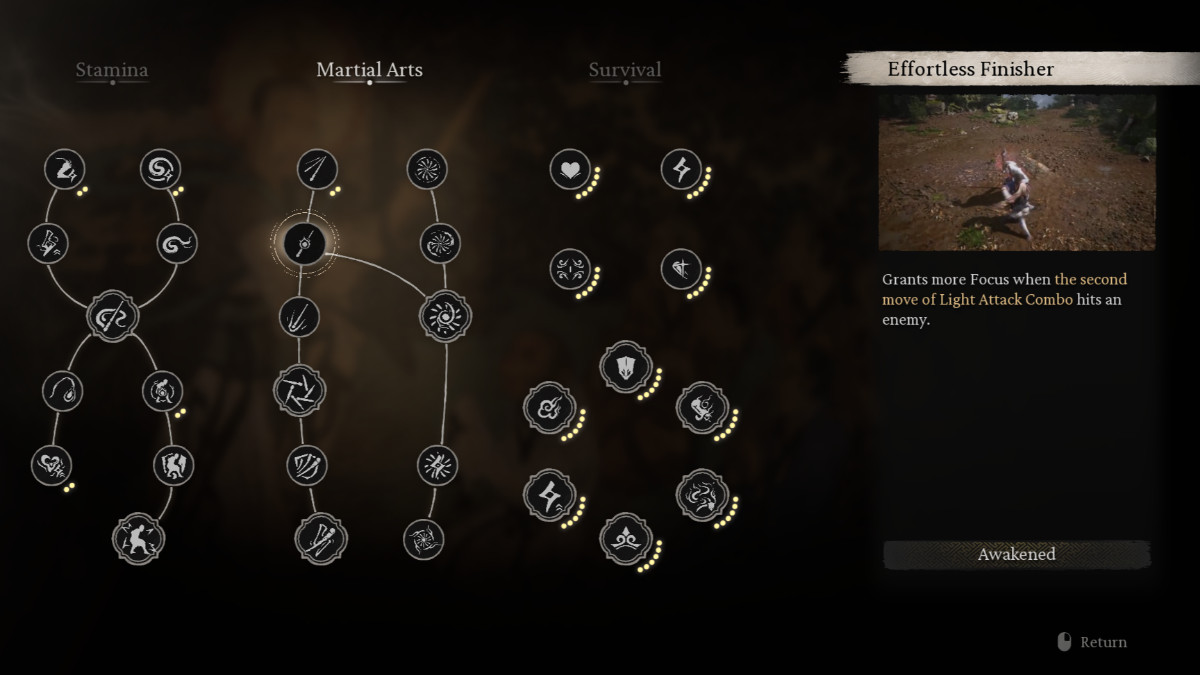The image size is (1200, 675).
Task: Choose the sun-swirl ornate Martial Arts node
Action: [445, 316]
